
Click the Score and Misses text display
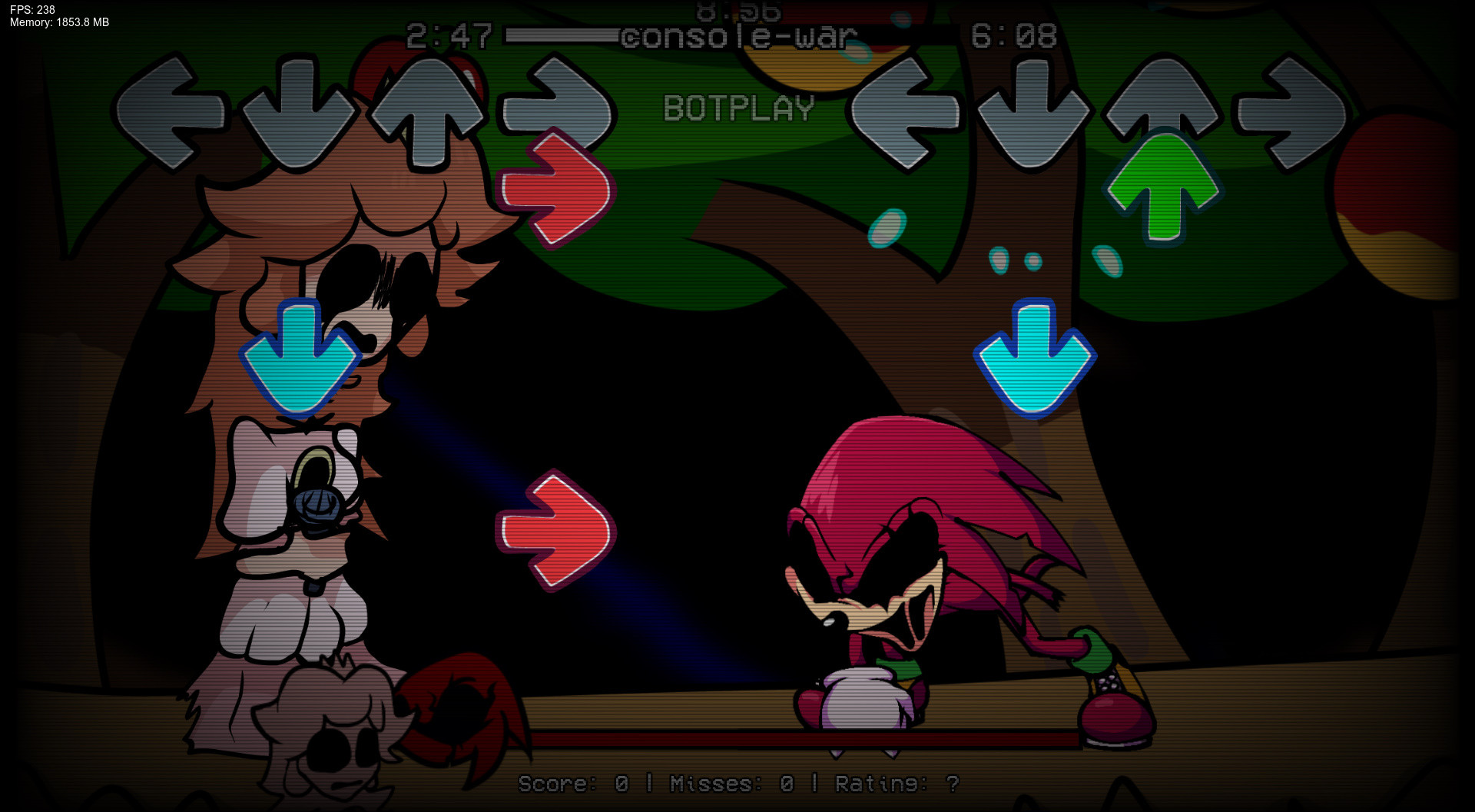737,785
